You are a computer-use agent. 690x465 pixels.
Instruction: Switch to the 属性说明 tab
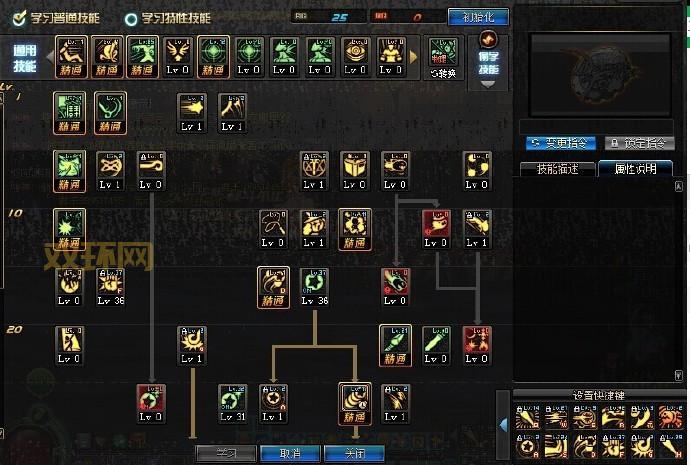pyautogui.click(x=635, y=168)
